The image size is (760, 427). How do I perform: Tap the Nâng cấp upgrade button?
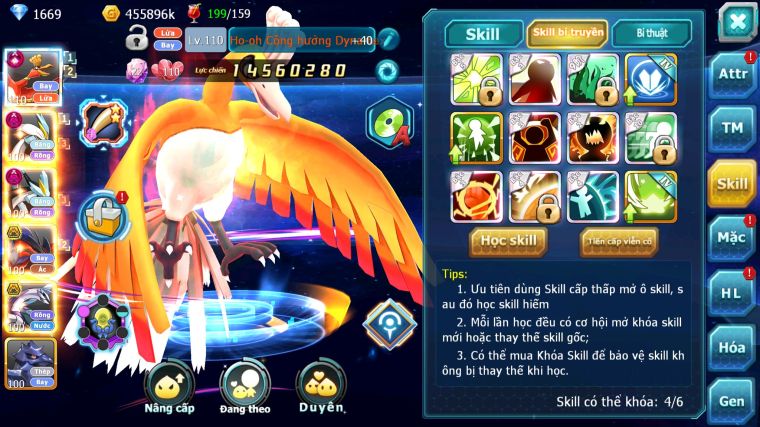pyautogui.click(x=169, y=388)
